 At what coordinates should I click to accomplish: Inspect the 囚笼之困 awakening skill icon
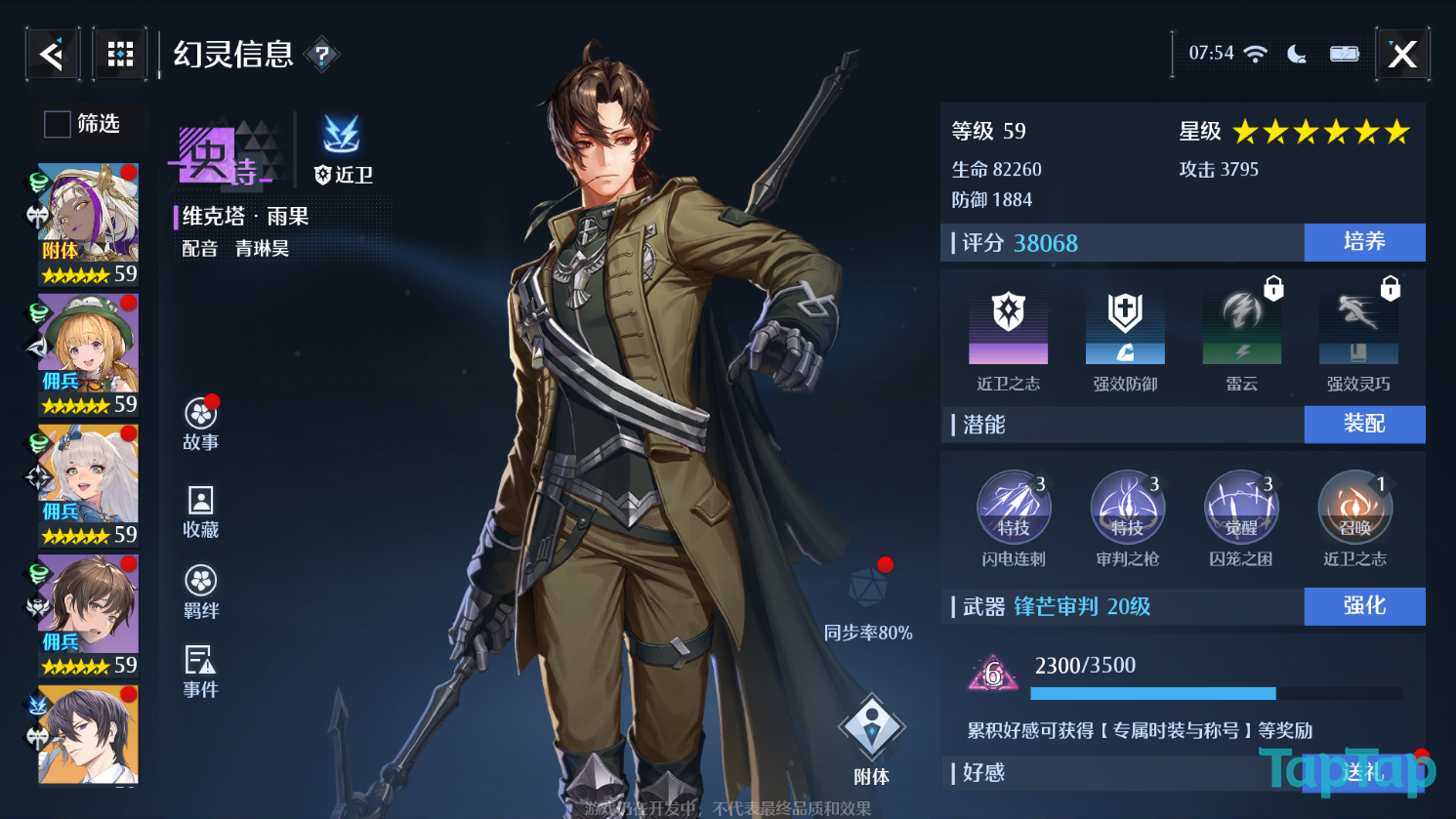(1241, 508)
